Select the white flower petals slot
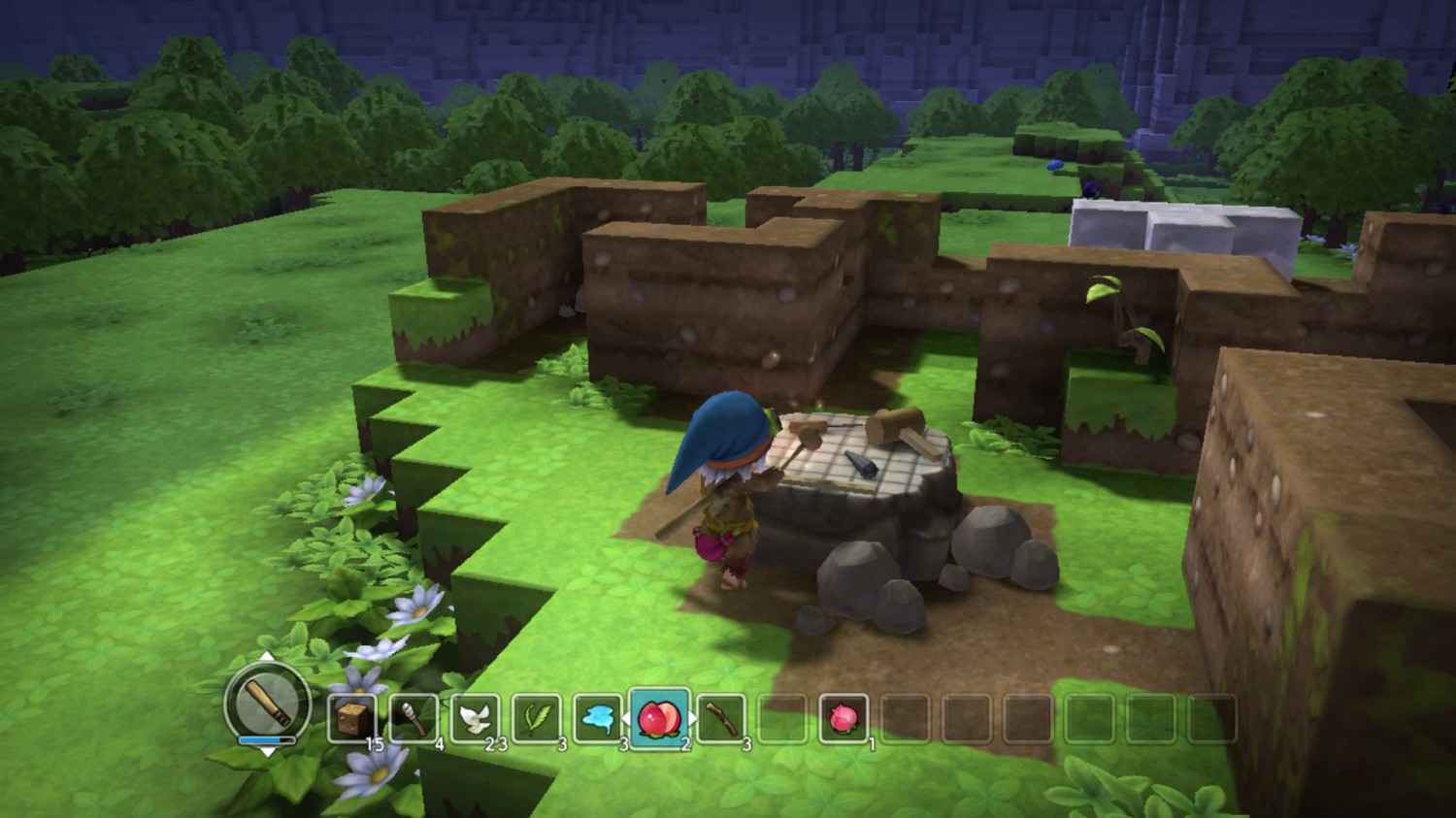Image resolution: width=1456 pixels, height=818 pixels. pyautogui.click(x=475, y=719)
